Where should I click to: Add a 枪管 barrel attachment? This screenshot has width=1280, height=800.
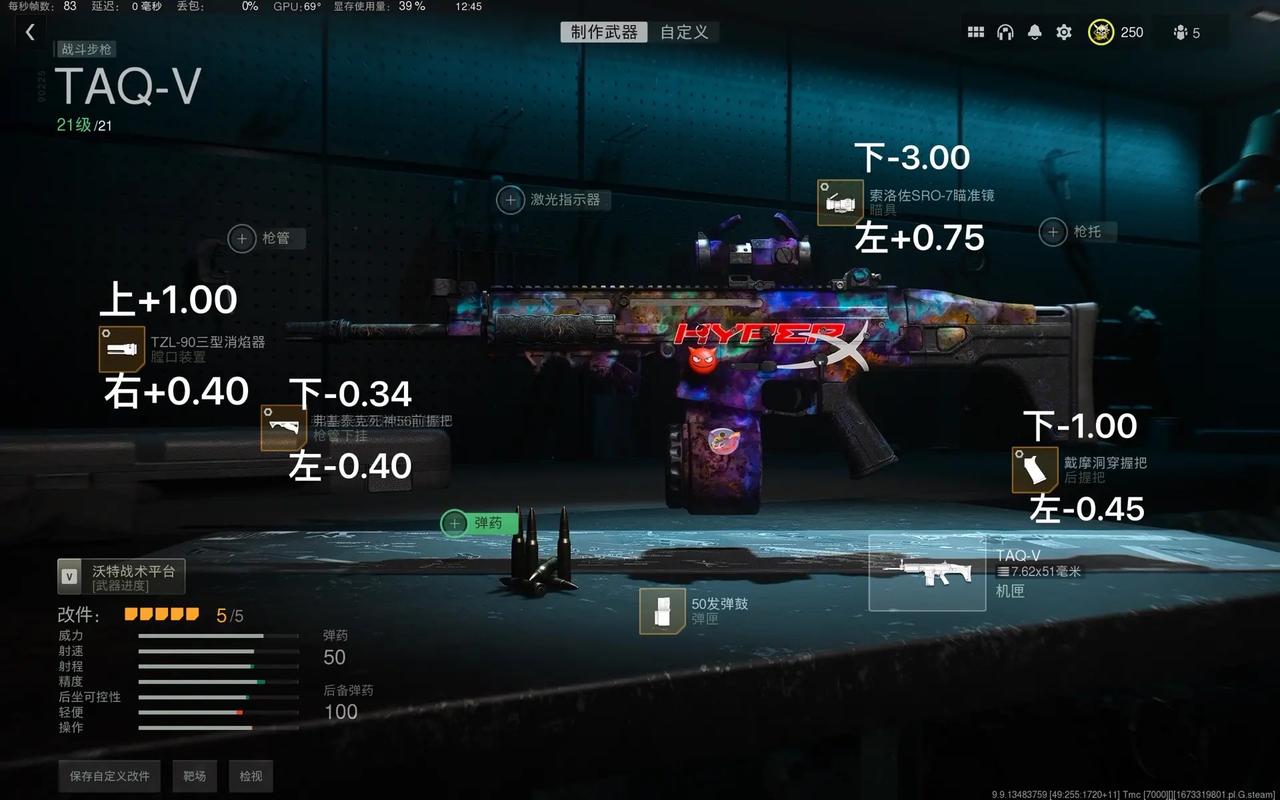(x=242, y=238)
